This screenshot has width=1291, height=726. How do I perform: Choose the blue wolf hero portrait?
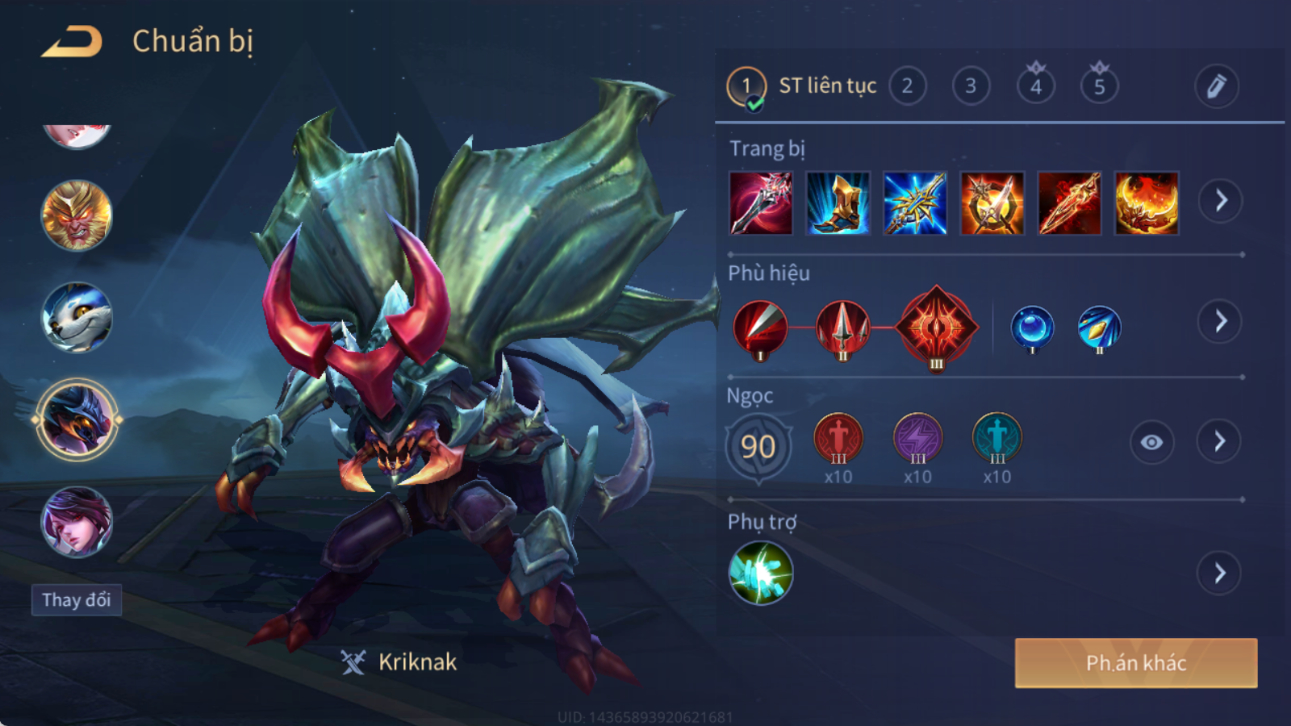click(76, 318)
